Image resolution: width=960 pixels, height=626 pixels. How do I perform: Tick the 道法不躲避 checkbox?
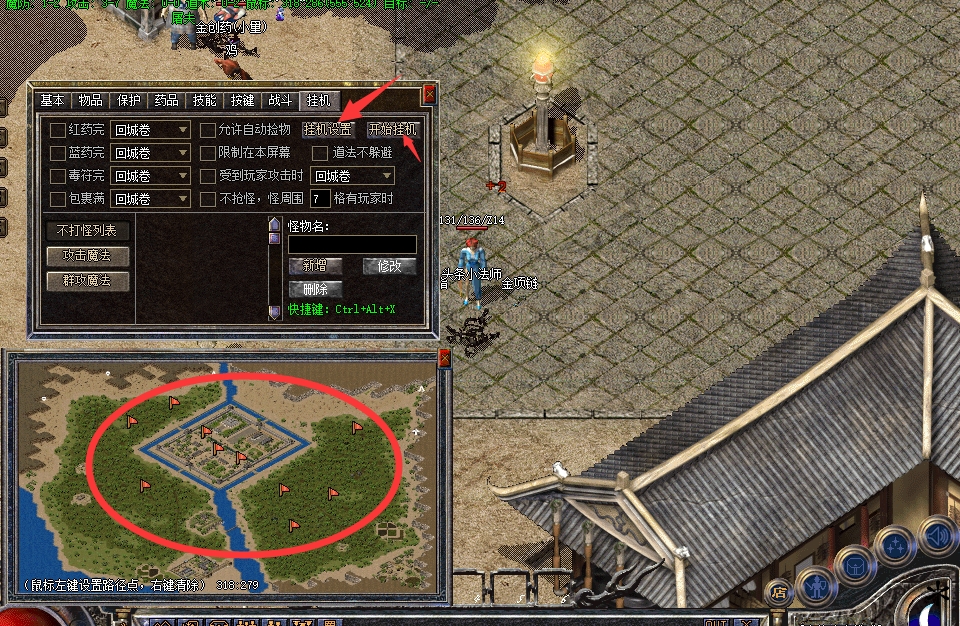(320, 153)
